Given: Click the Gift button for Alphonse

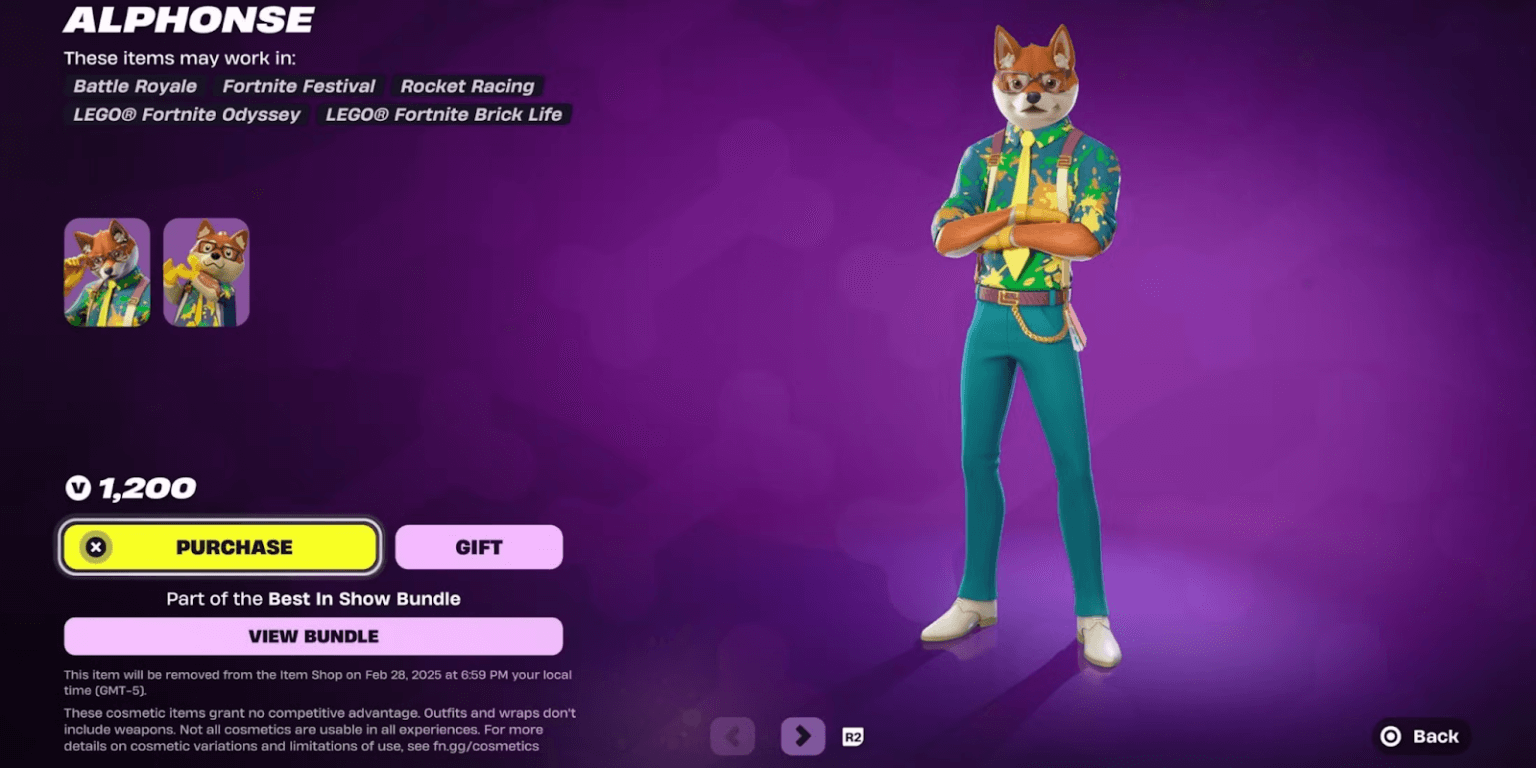Looking at the screenshot, I should tap(479, 547).
